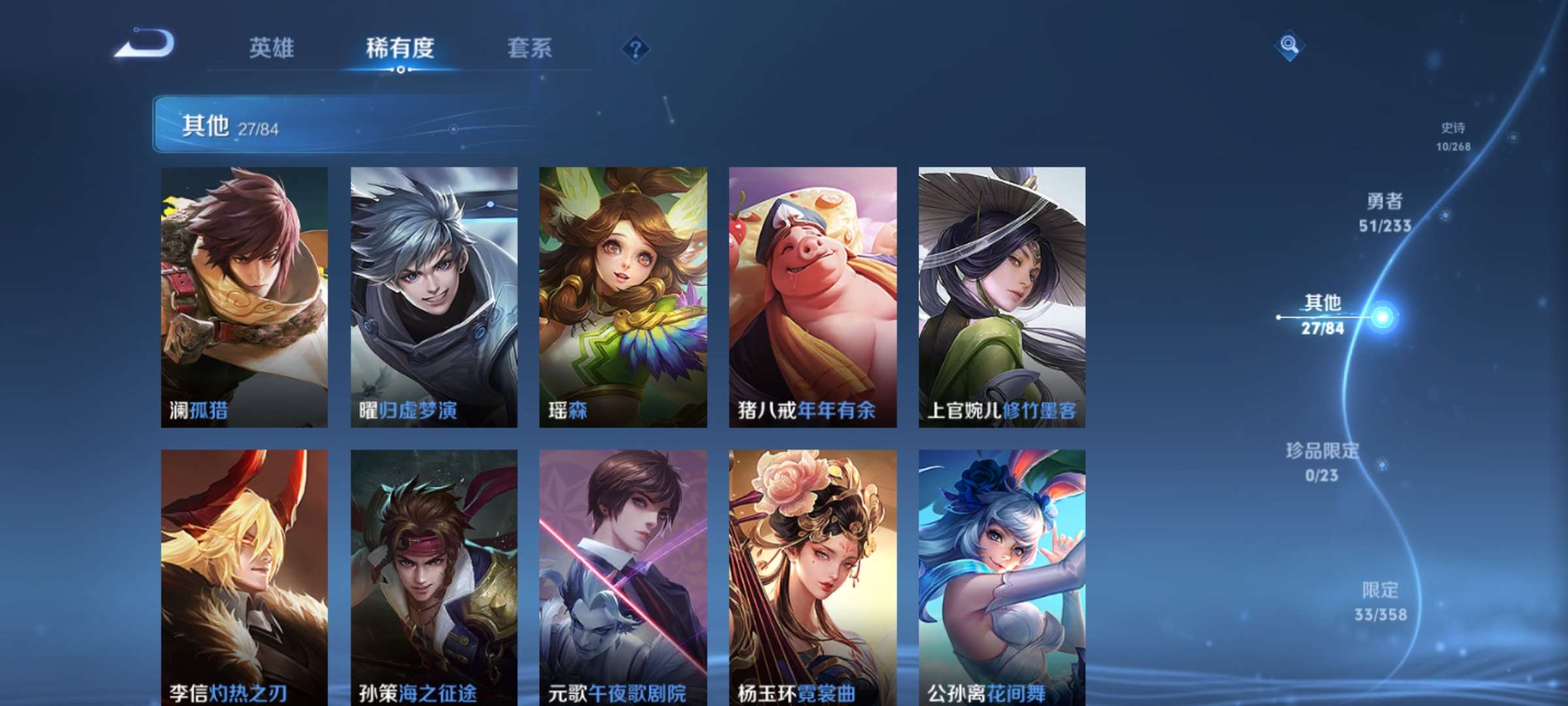This screenshot has width=1568, height=706.
Task: Open the help question mark icon
Action: (636, 49)
